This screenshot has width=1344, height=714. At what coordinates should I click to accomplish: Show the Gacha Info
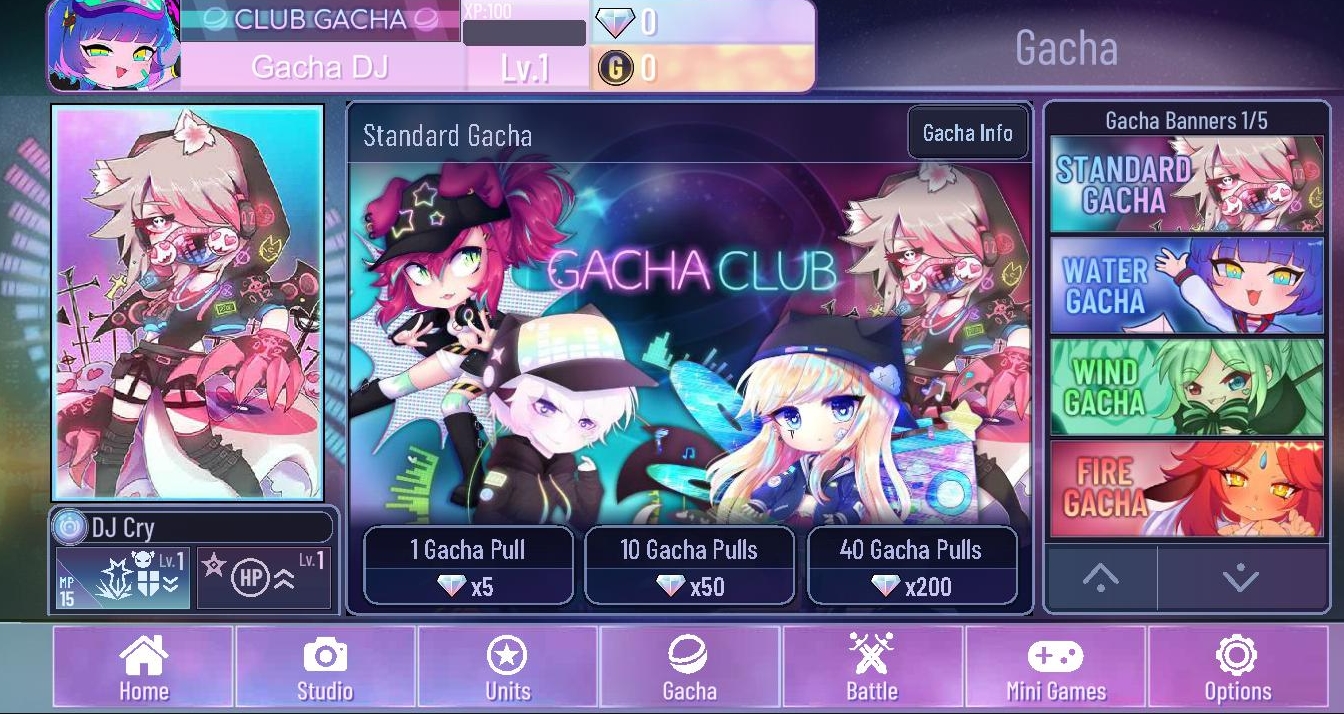point(967,133)
